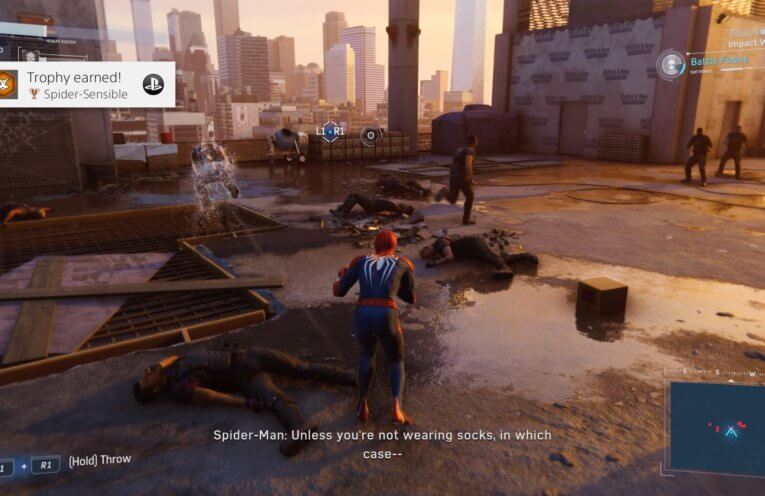Activate the Battle Focus suit power icon
The height and width of the screenshot is (496, 765).
coord(671,63)
